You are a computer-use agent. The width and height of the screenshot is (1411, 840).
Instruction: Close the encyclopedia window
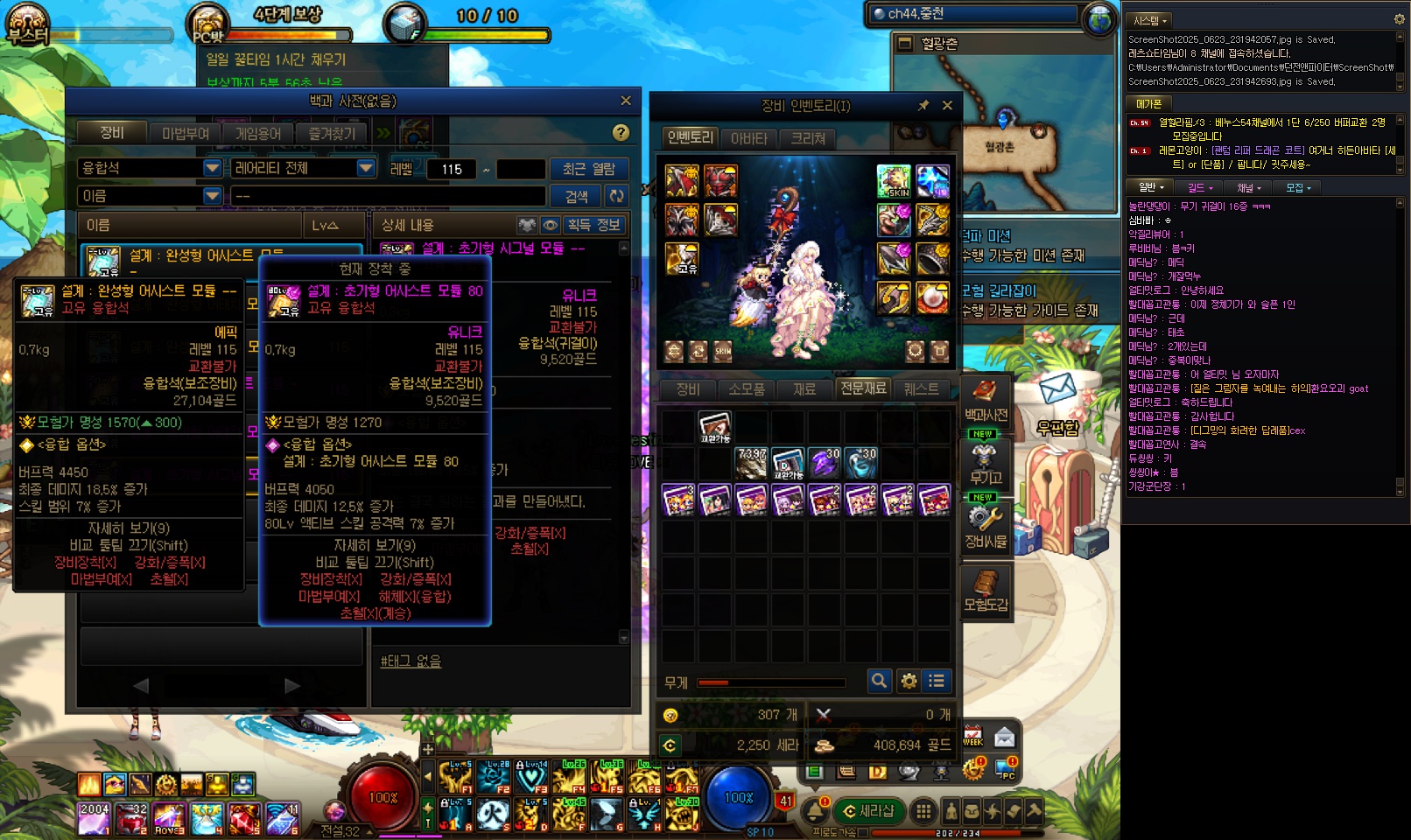(x=625, y=101)
